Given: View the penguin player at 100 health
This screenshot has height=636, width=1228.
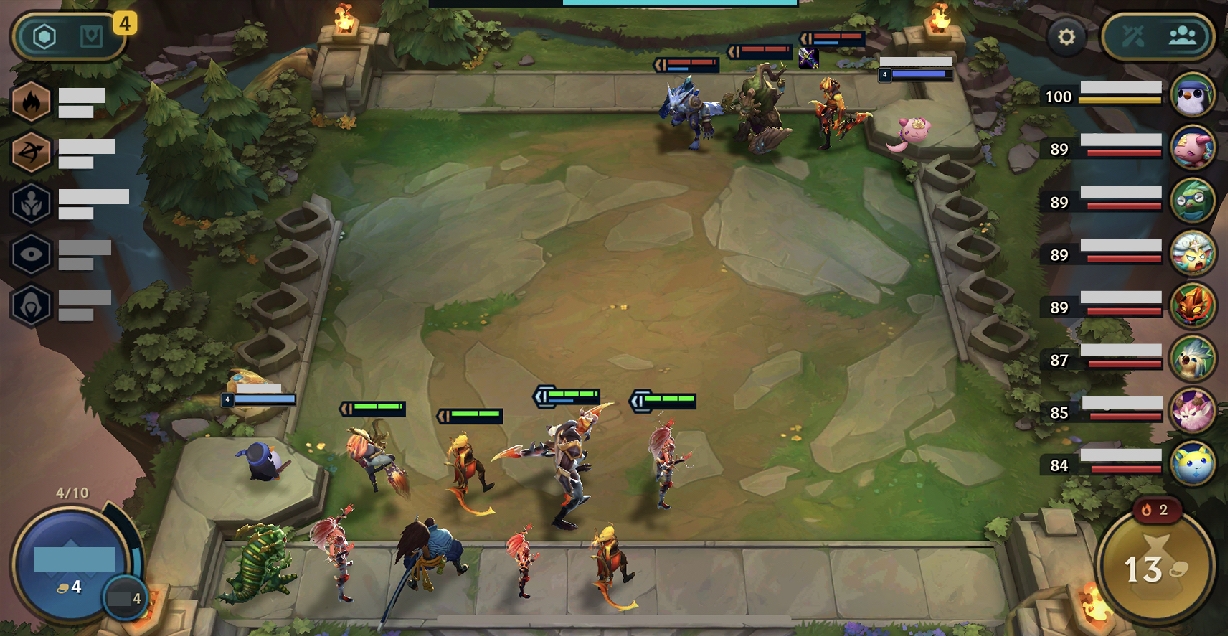Looking at the screenshot, I should (x=1192, y=95).
